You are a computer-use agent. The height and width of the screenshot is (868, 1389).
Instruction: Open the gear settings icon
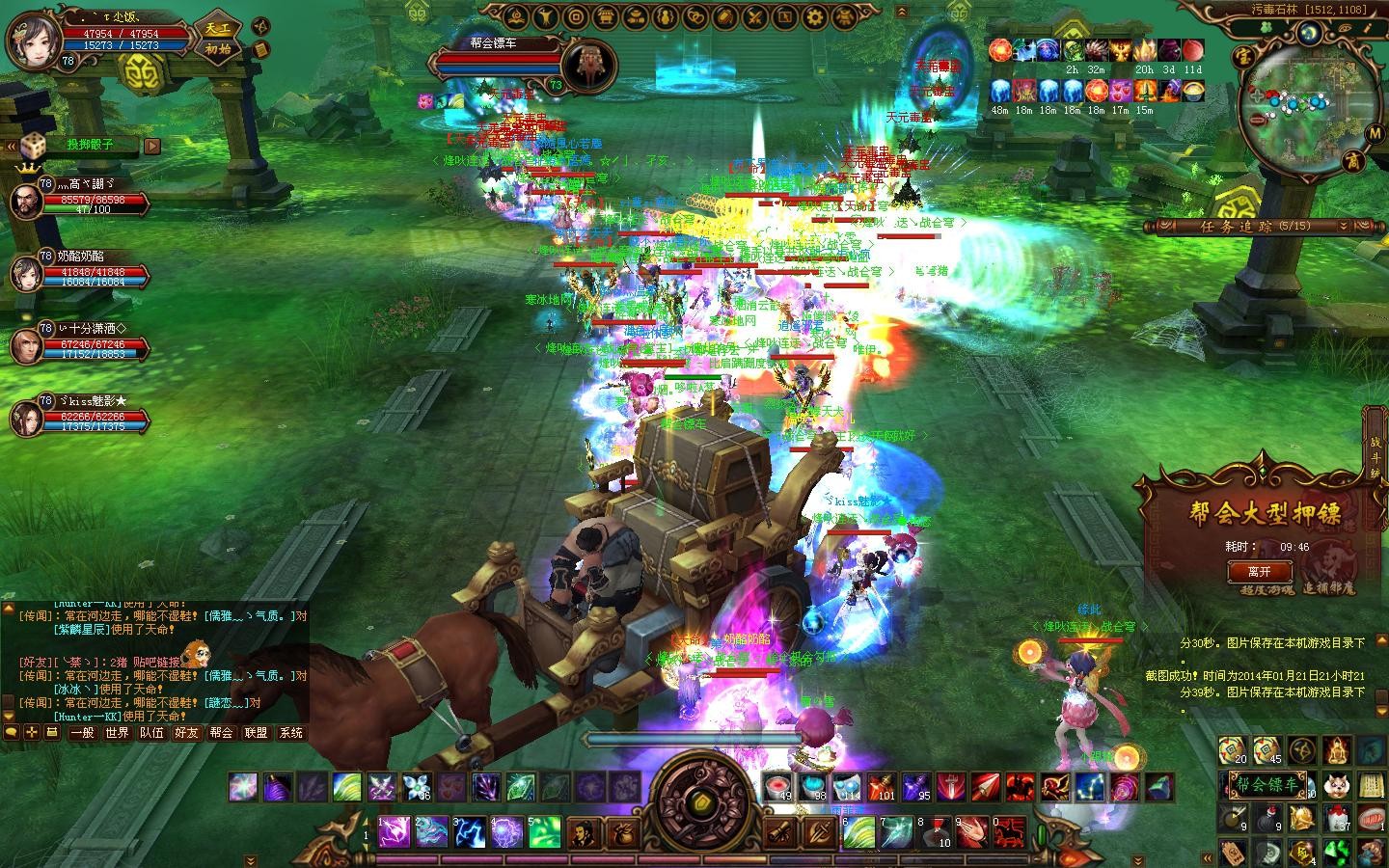pyautogui.click(x=815, y=16)
